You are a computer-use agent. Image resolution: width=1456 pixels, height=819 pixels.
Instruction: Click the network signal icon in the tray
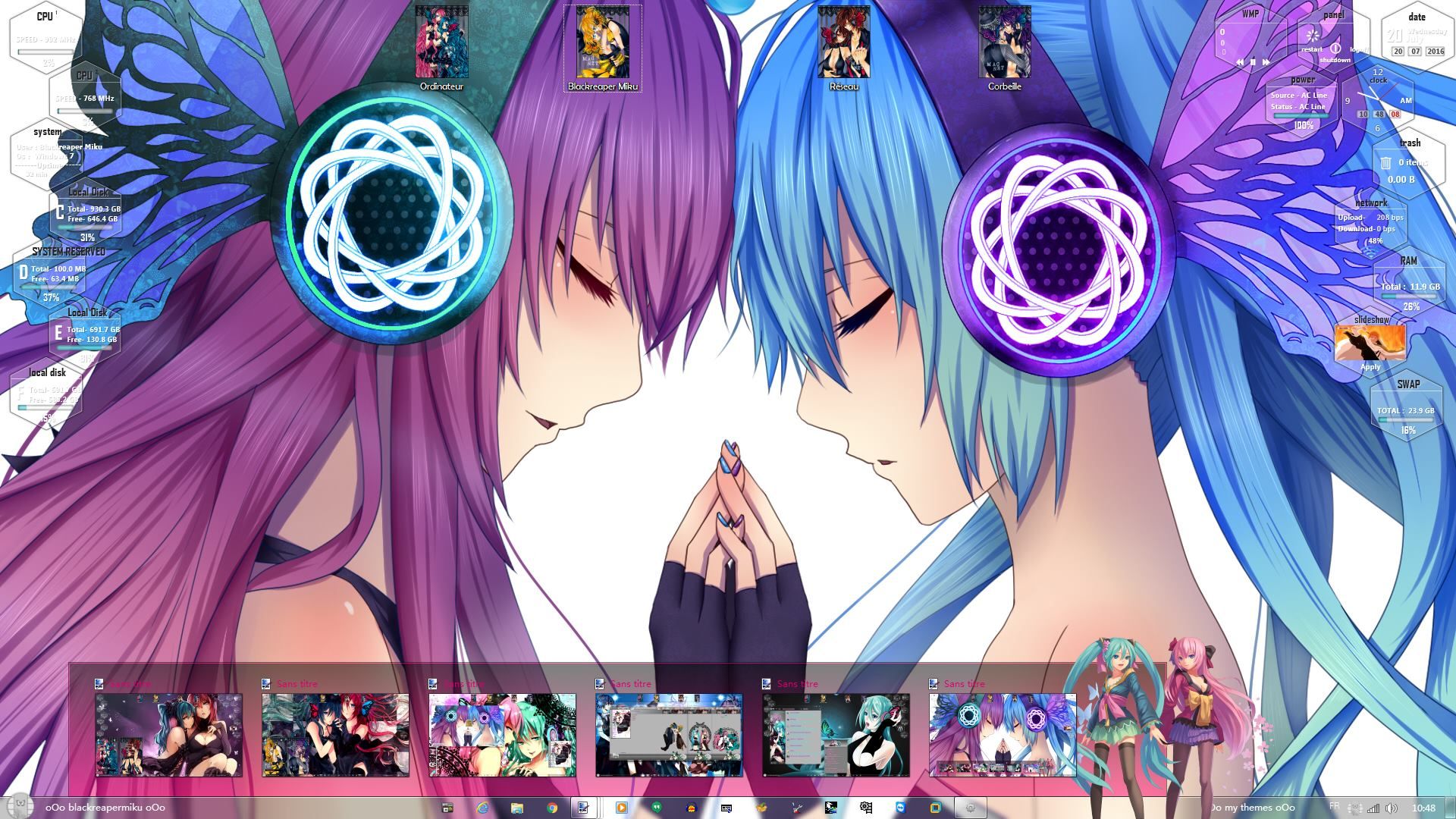click(x=1373, y=808)
